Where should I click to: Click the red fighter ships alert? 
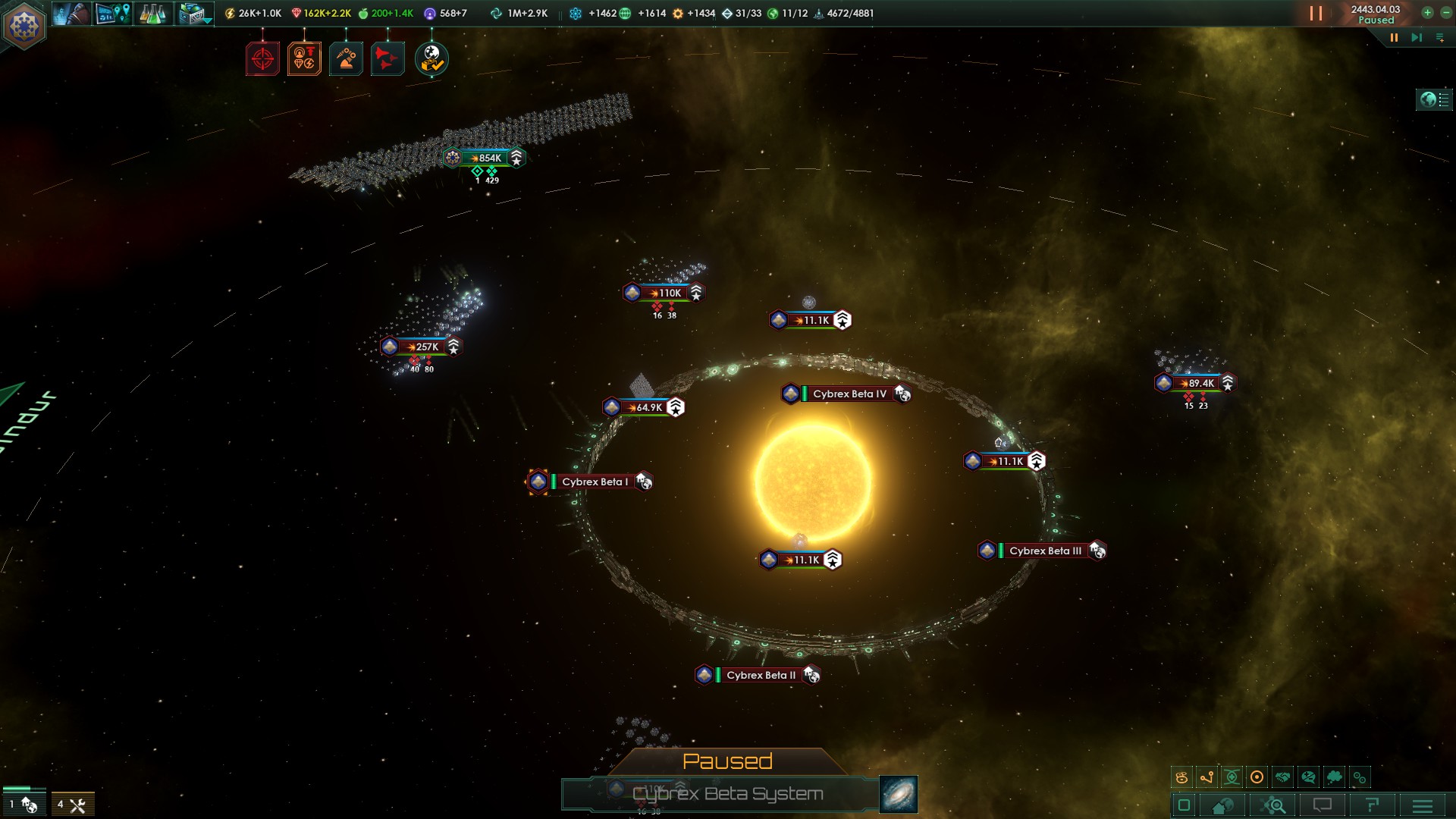[387, 58]
